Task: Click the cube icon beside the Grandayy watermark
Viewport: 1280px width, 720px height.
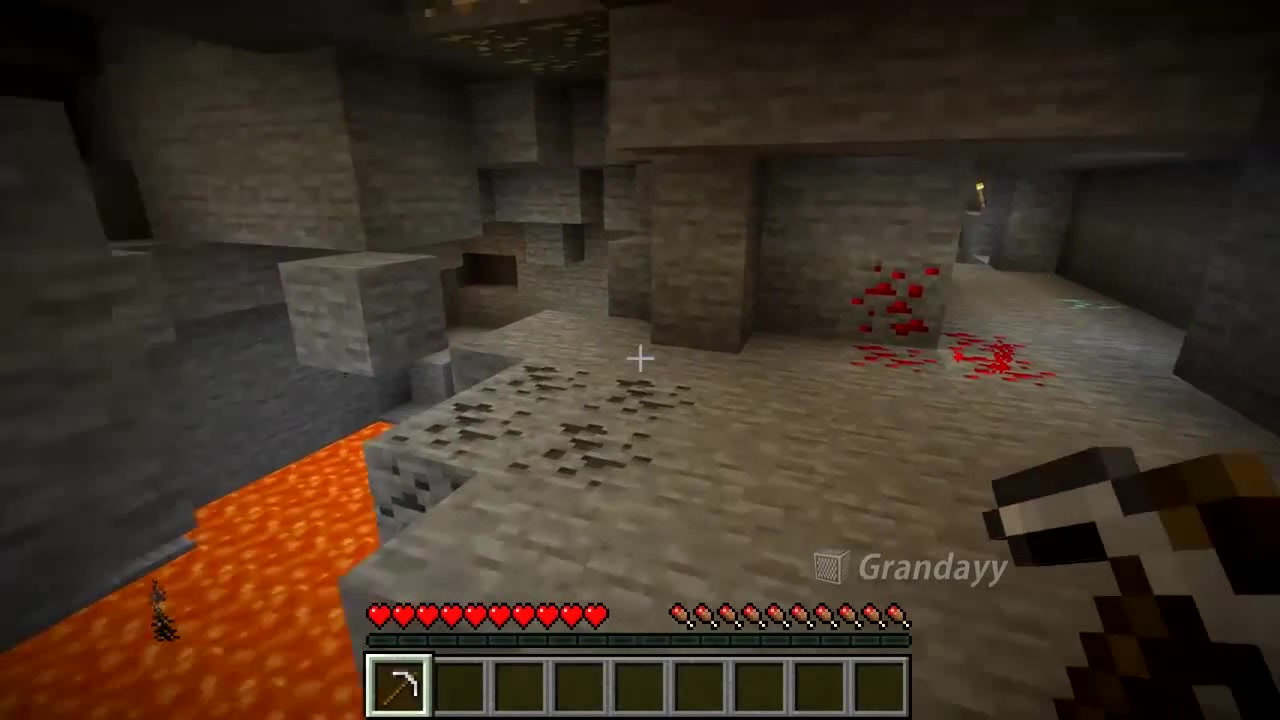Action: 831,567
